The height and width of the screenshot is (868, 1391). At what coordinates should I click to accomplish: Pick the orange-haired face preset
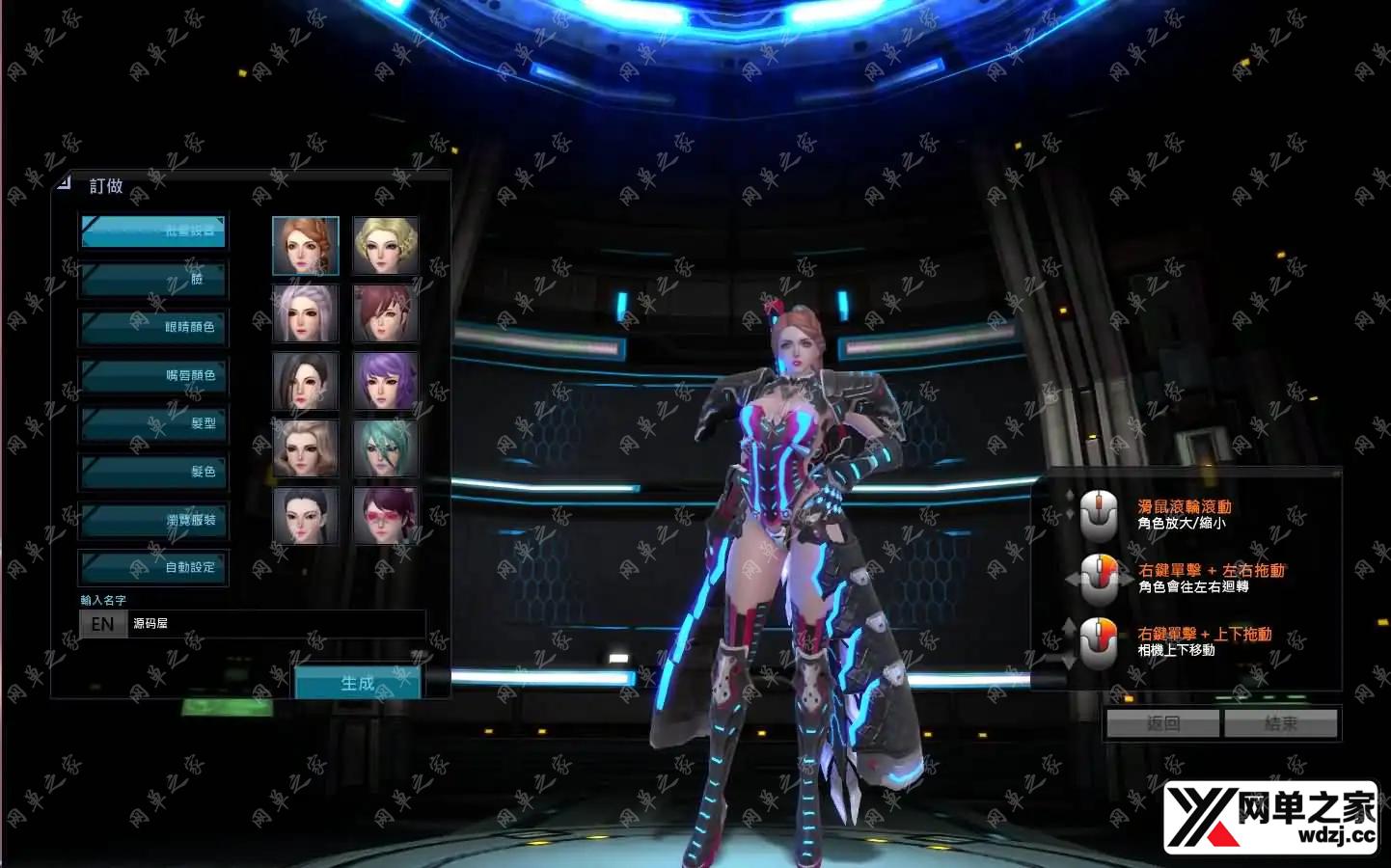point(306,246)
